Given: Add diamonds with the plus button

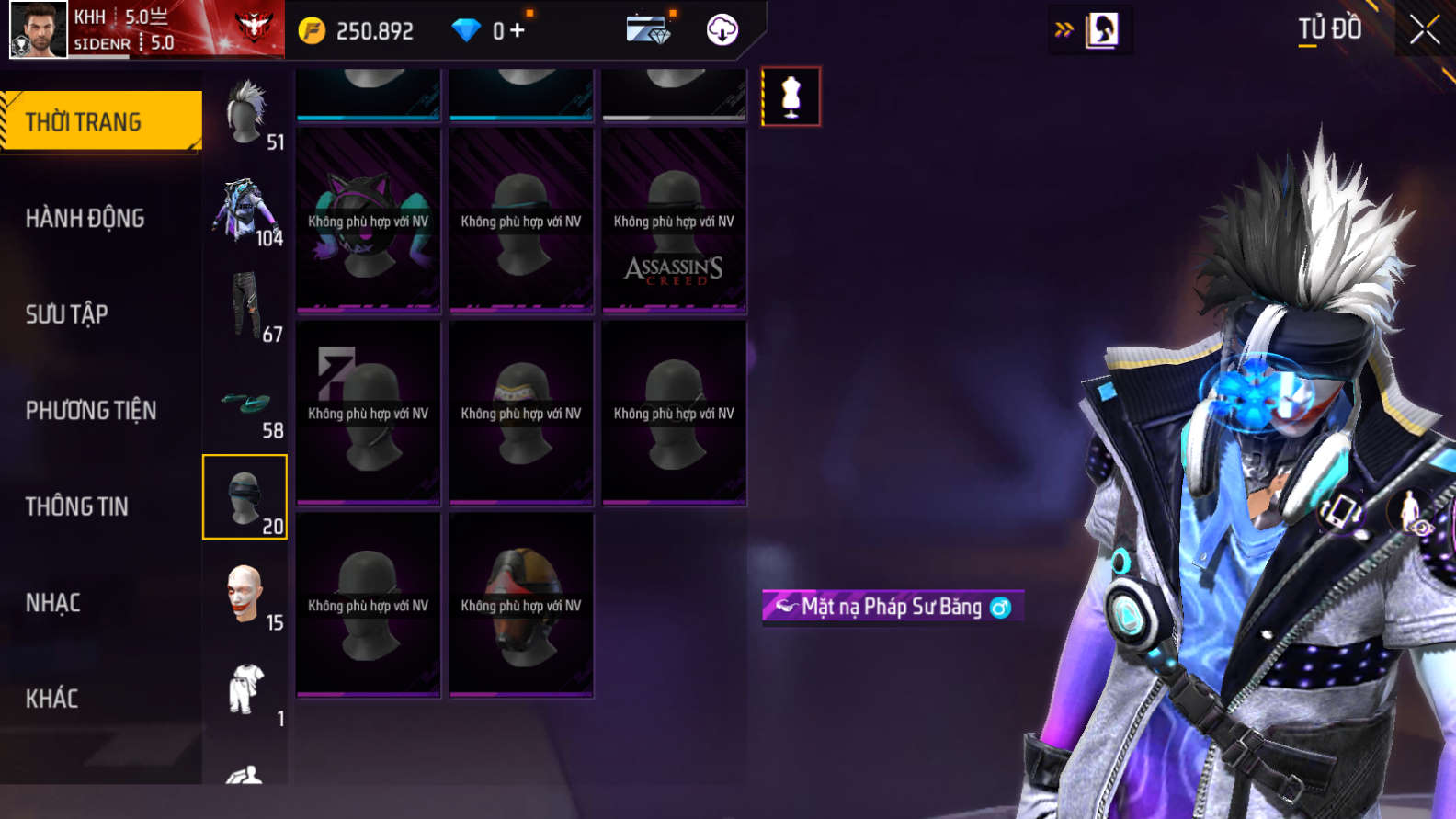Looking at the screenshot, I should coord(518,30).
